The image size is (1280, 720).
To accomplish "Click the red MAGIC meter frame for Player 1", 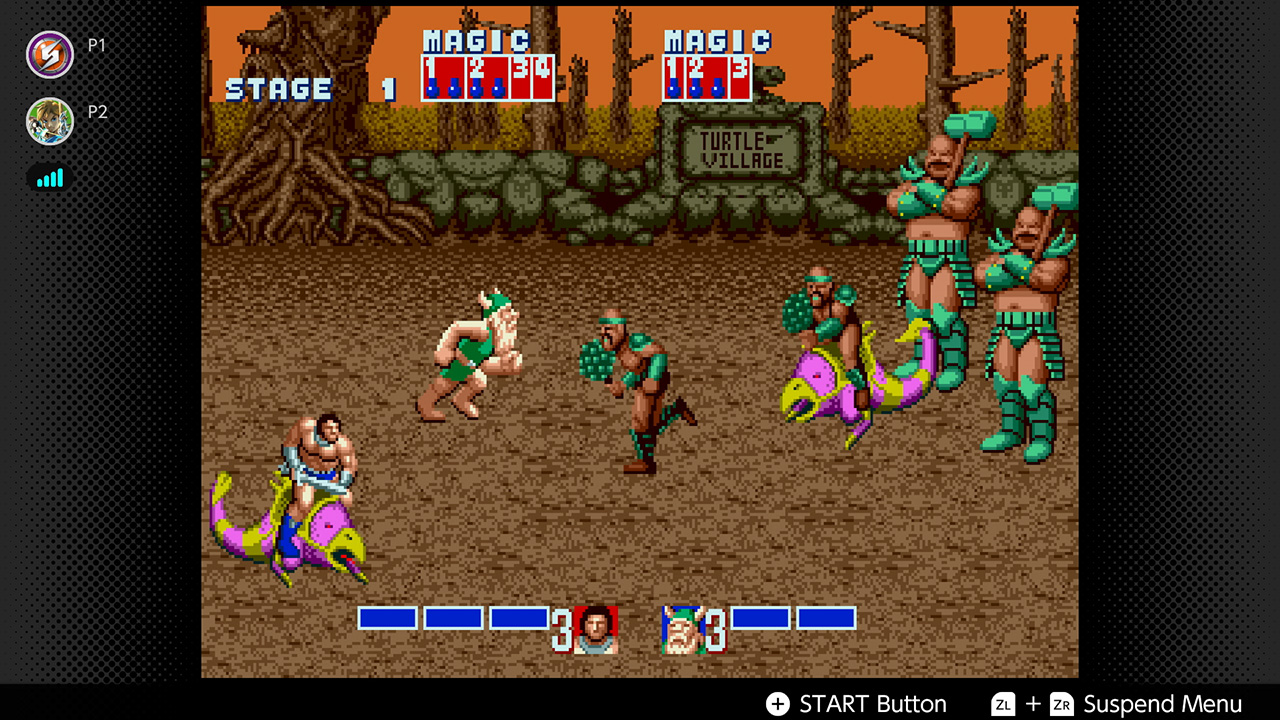I will [487, 78].
